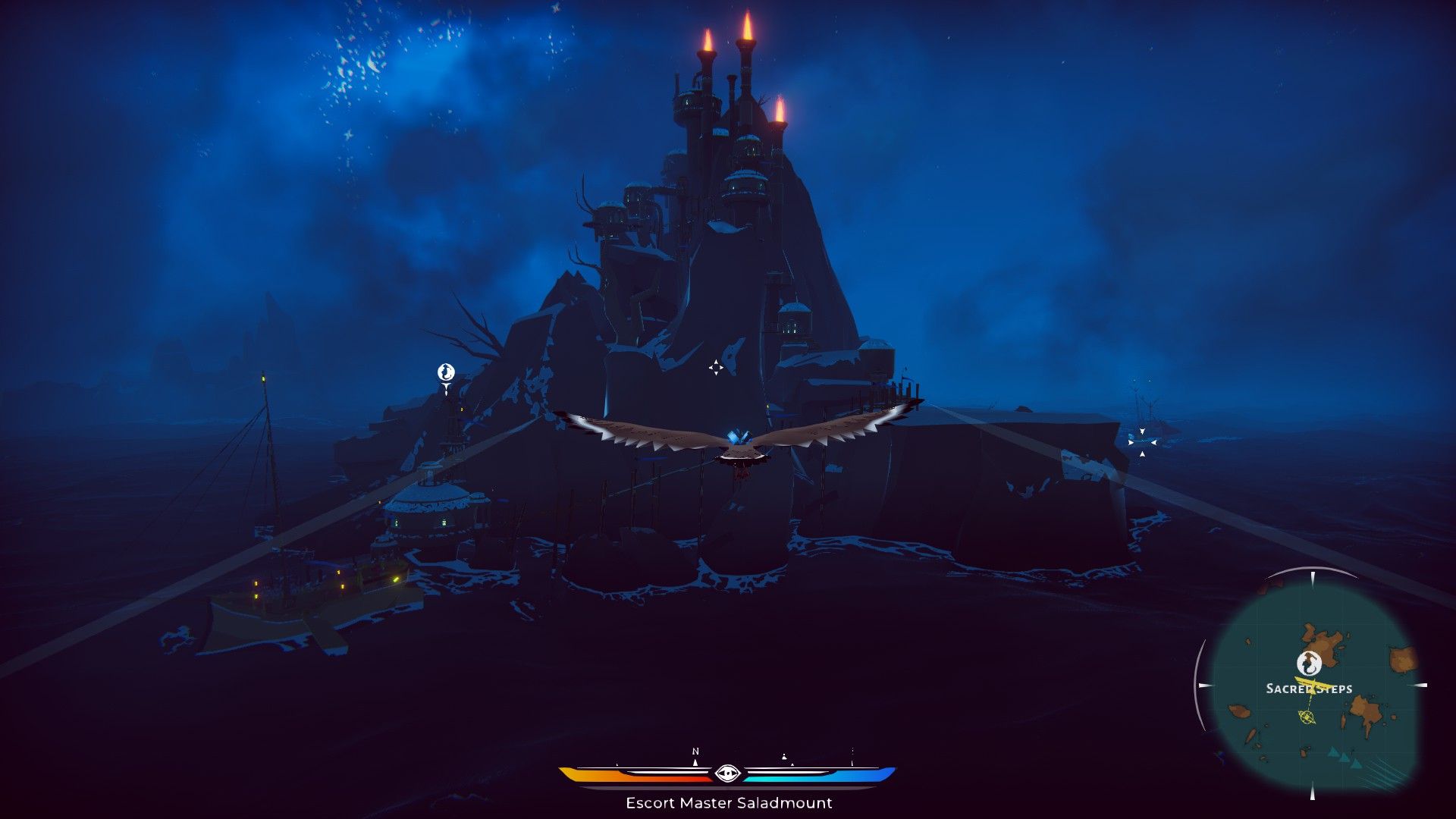Select the eye icon in the compass bar
The height and width of the screenshot is (819, 1456).
727,773
